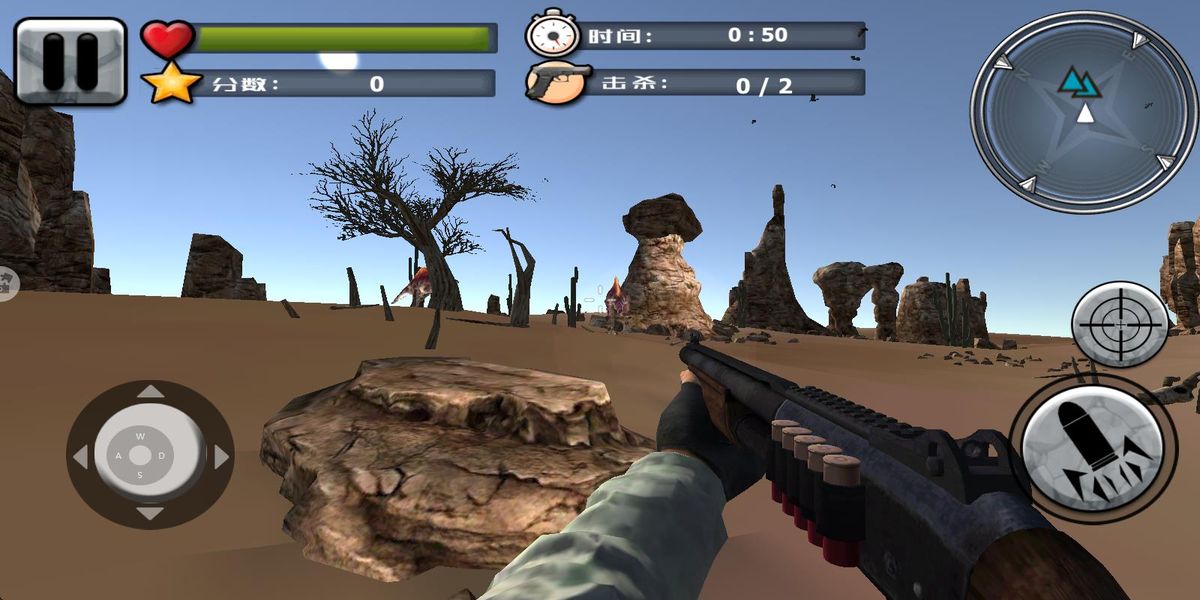
Task: Strafe left with the joystick left arrow
Action: [79, 456]
